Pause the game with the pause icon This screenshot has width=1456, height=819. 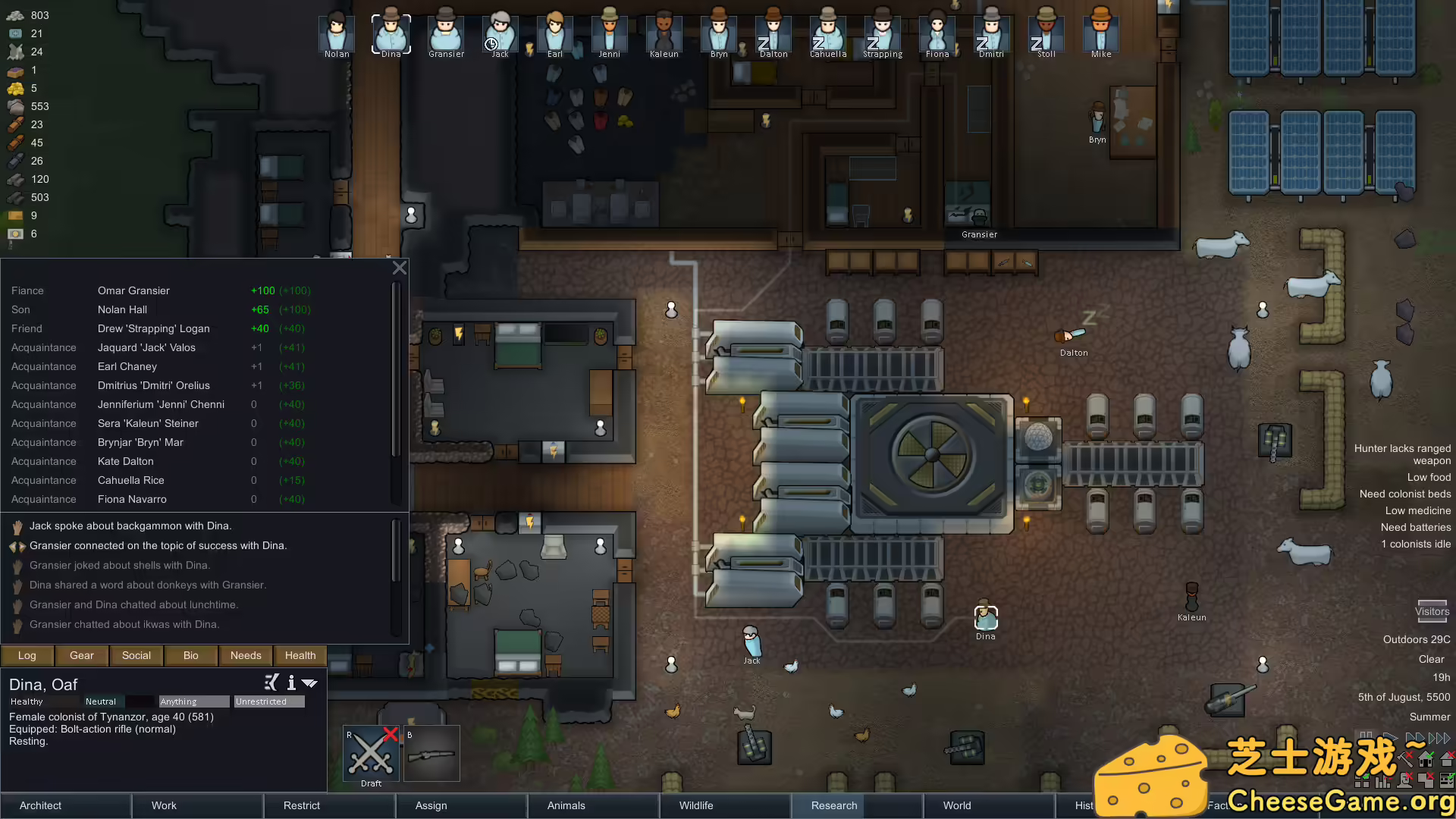(x=1367, y=736)
